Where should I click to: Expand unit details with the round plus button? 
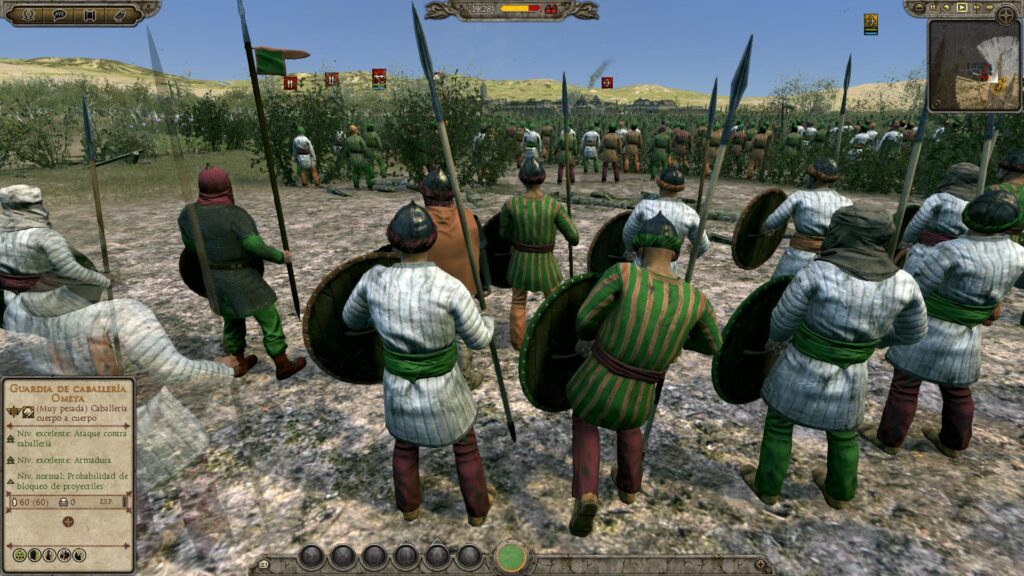68,521
